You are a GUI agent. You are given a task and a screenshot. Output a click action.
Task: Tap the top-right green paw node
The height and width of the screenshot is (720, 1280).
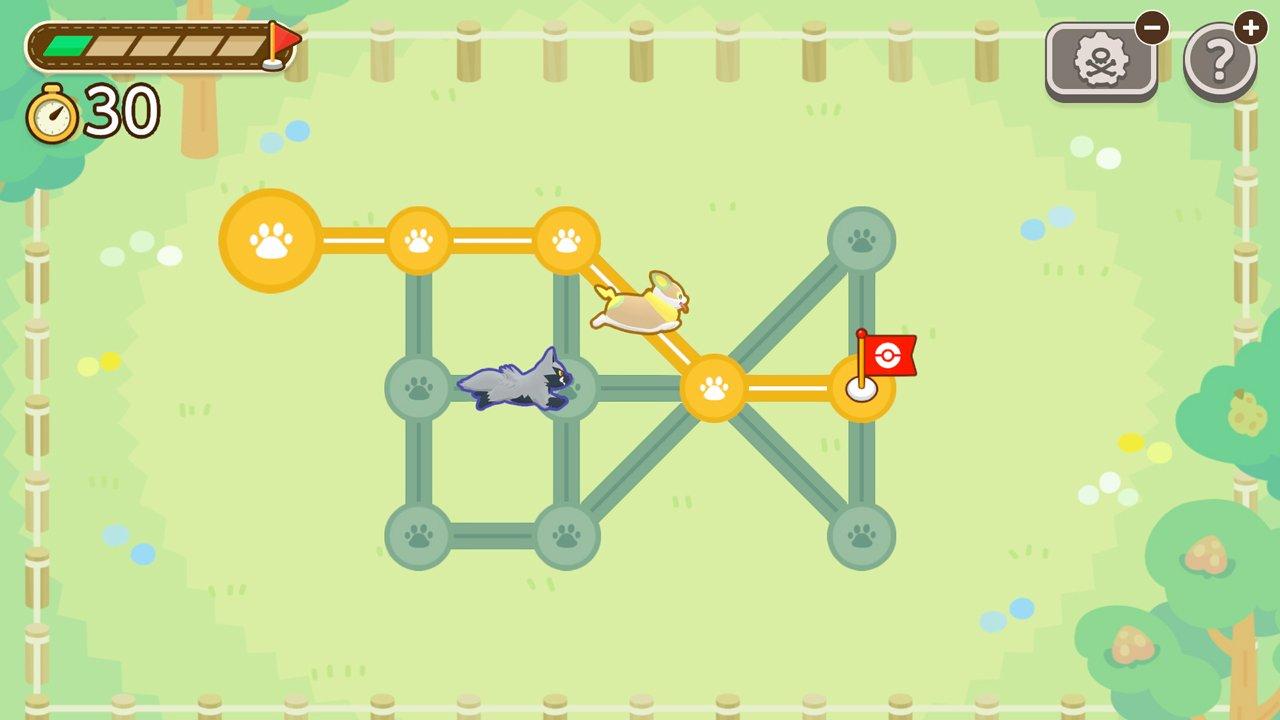[x=862, y=240]
